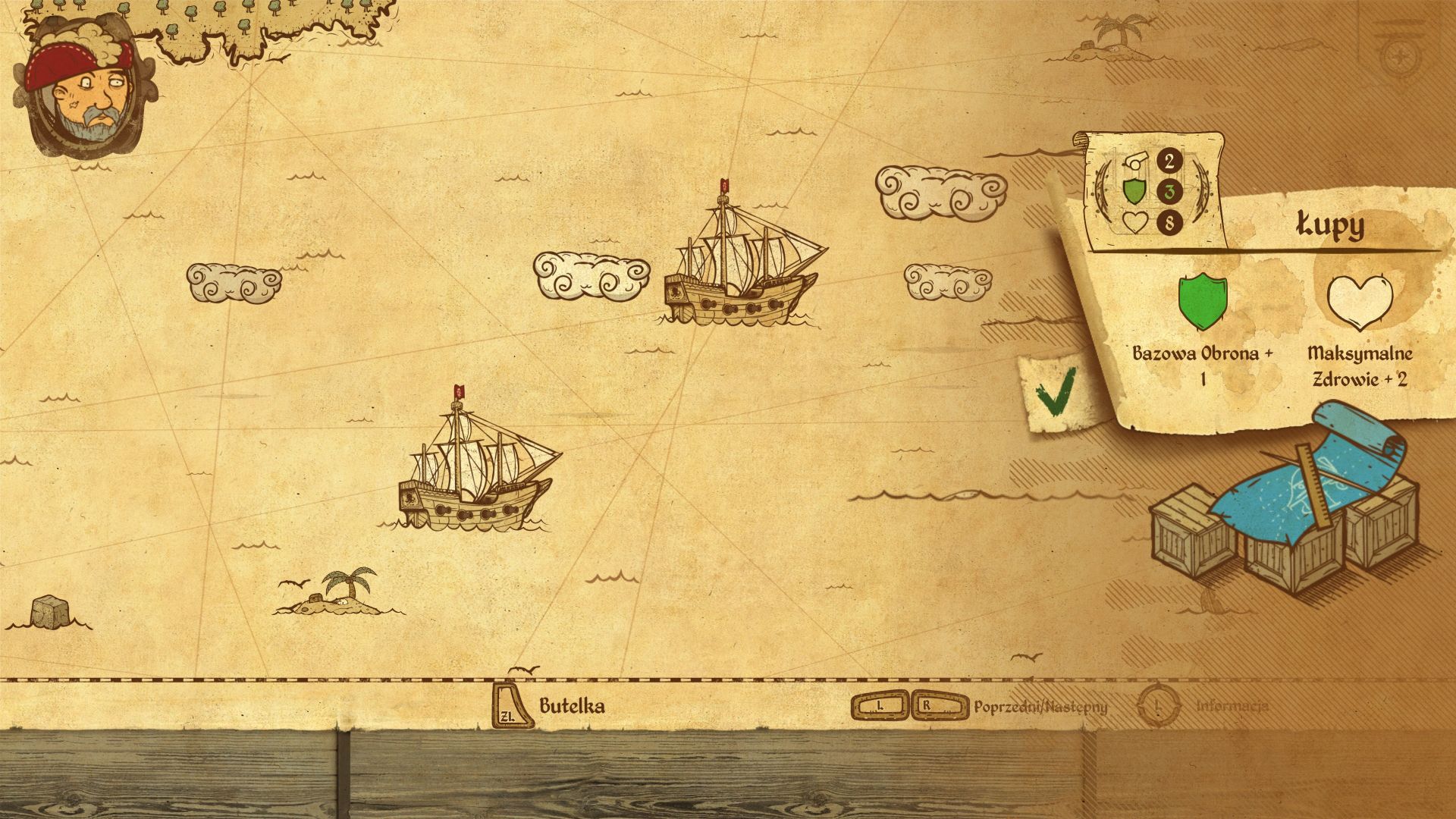This screenshot has width=1456, height=819.
Task: Select the heart Maksymalne Zdrowie + 2 reward
Action: pyautogui.click(x=1360, y=303)
